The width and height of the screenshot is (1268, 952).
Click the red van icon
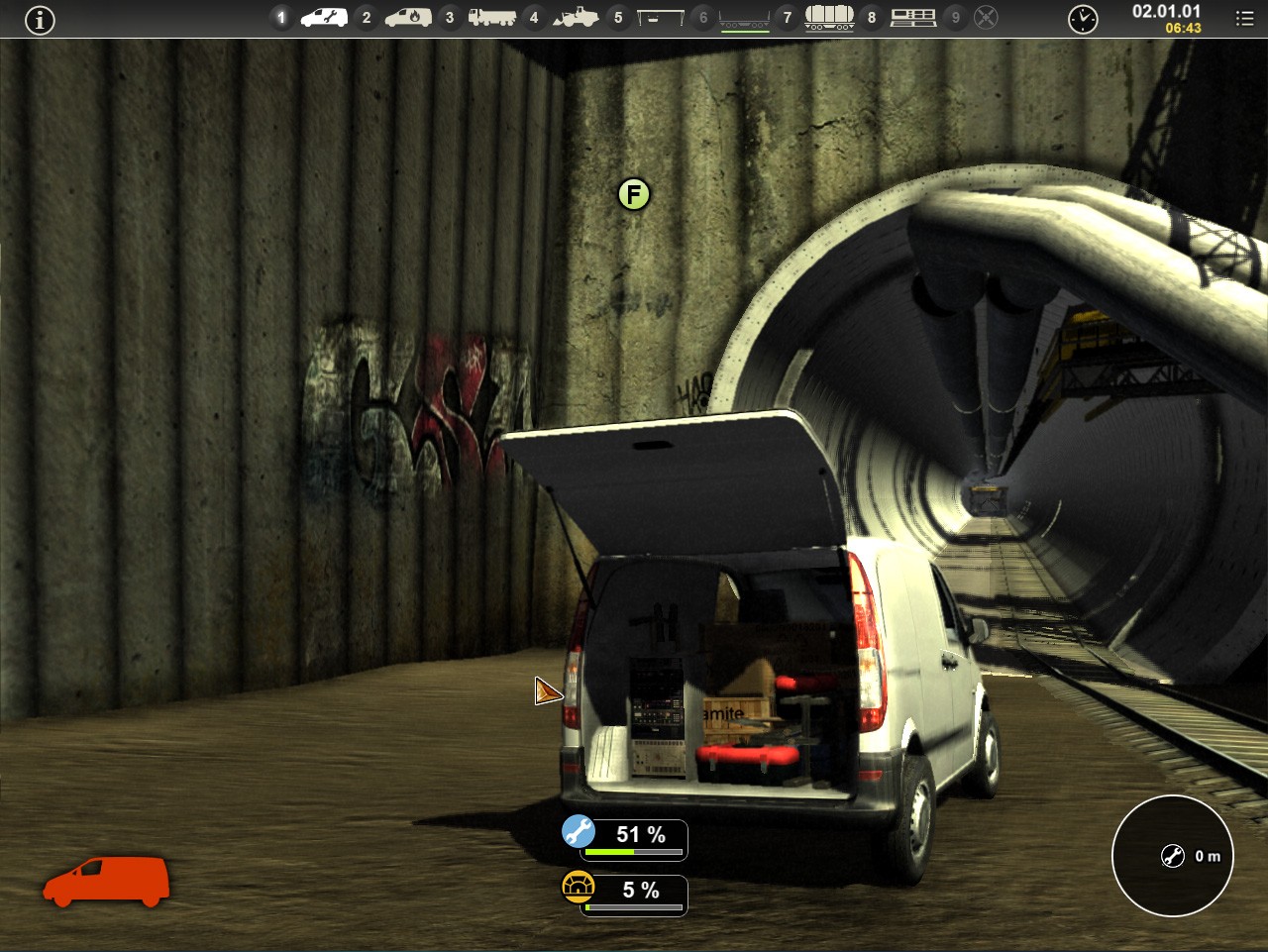pyautogui.click(x=106, y=881)
